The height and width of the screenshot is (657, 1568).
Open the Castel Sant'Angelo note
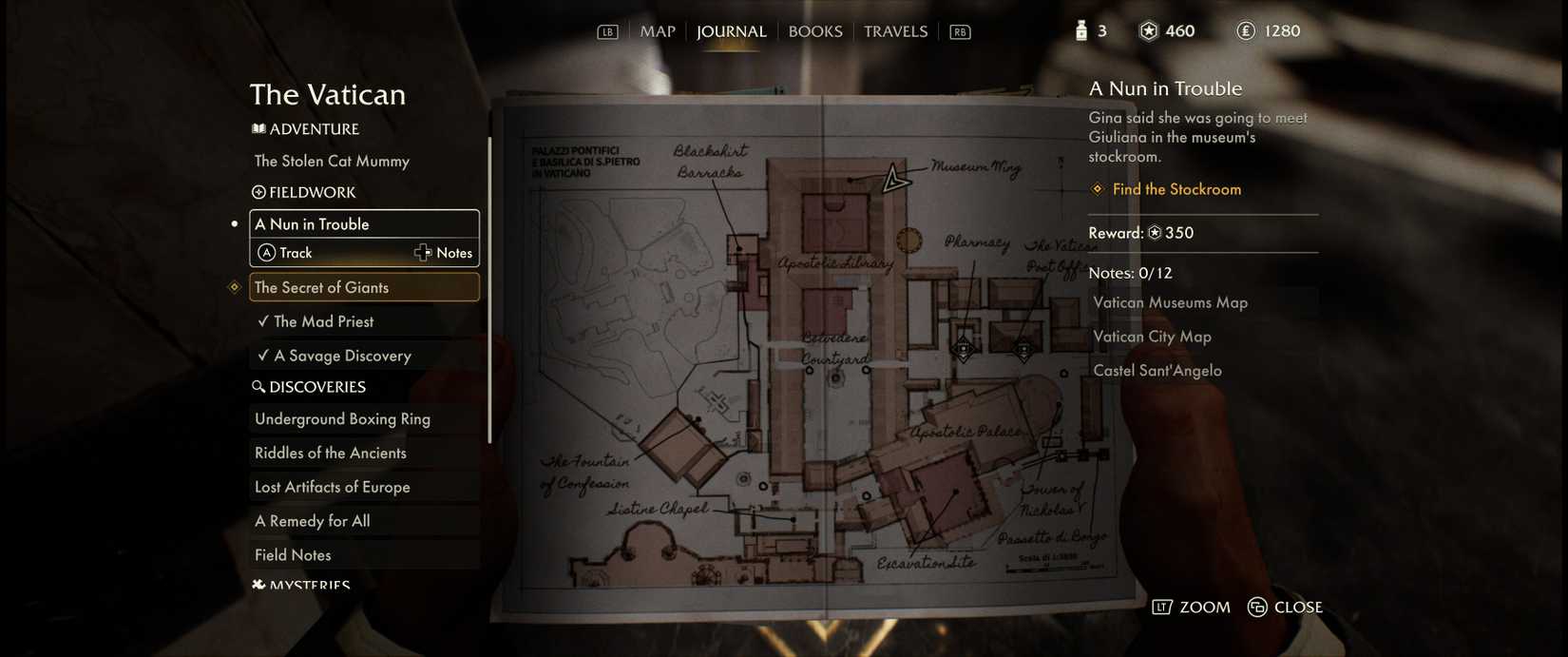coord(1157,371)
